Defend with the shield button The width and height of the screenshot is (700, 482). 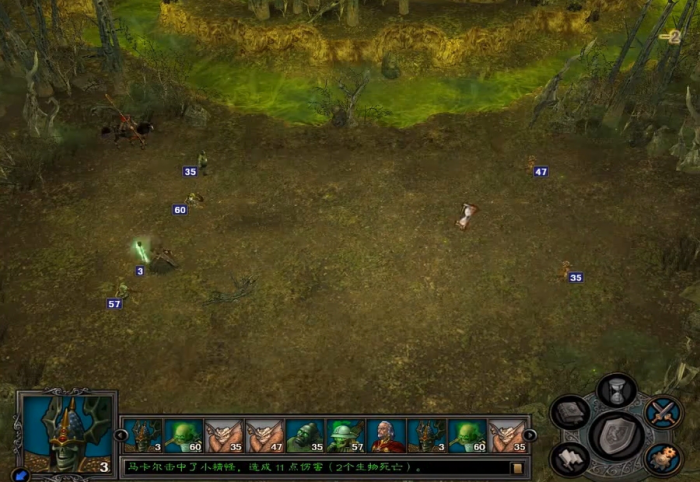(617, 434)
